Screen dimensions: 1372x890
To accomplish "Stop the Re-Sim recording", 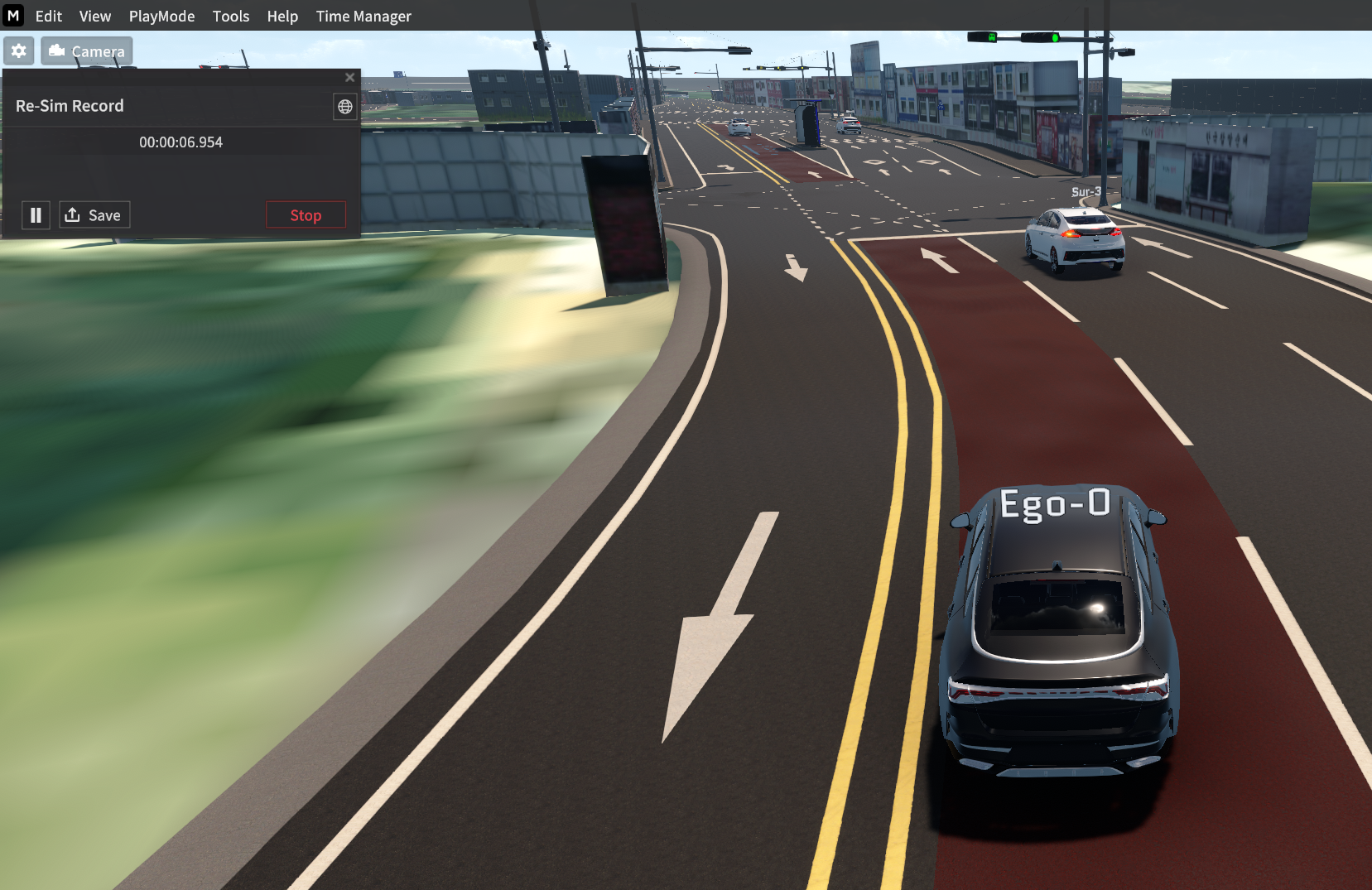I will click(x=306, y=215).
